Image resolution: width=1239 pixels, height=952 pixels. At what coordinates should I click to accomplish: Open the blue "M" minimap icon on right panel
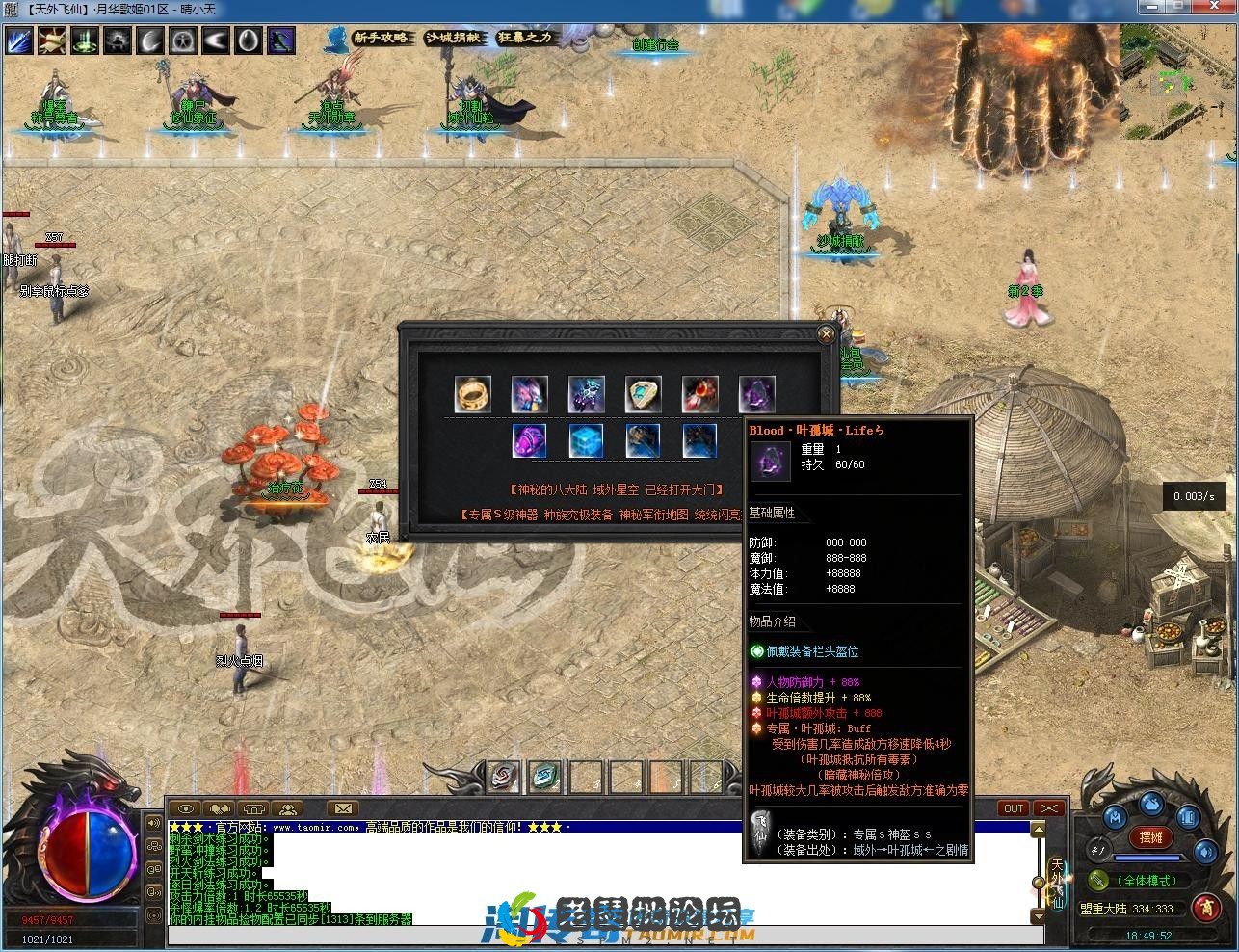point(1116,817)
